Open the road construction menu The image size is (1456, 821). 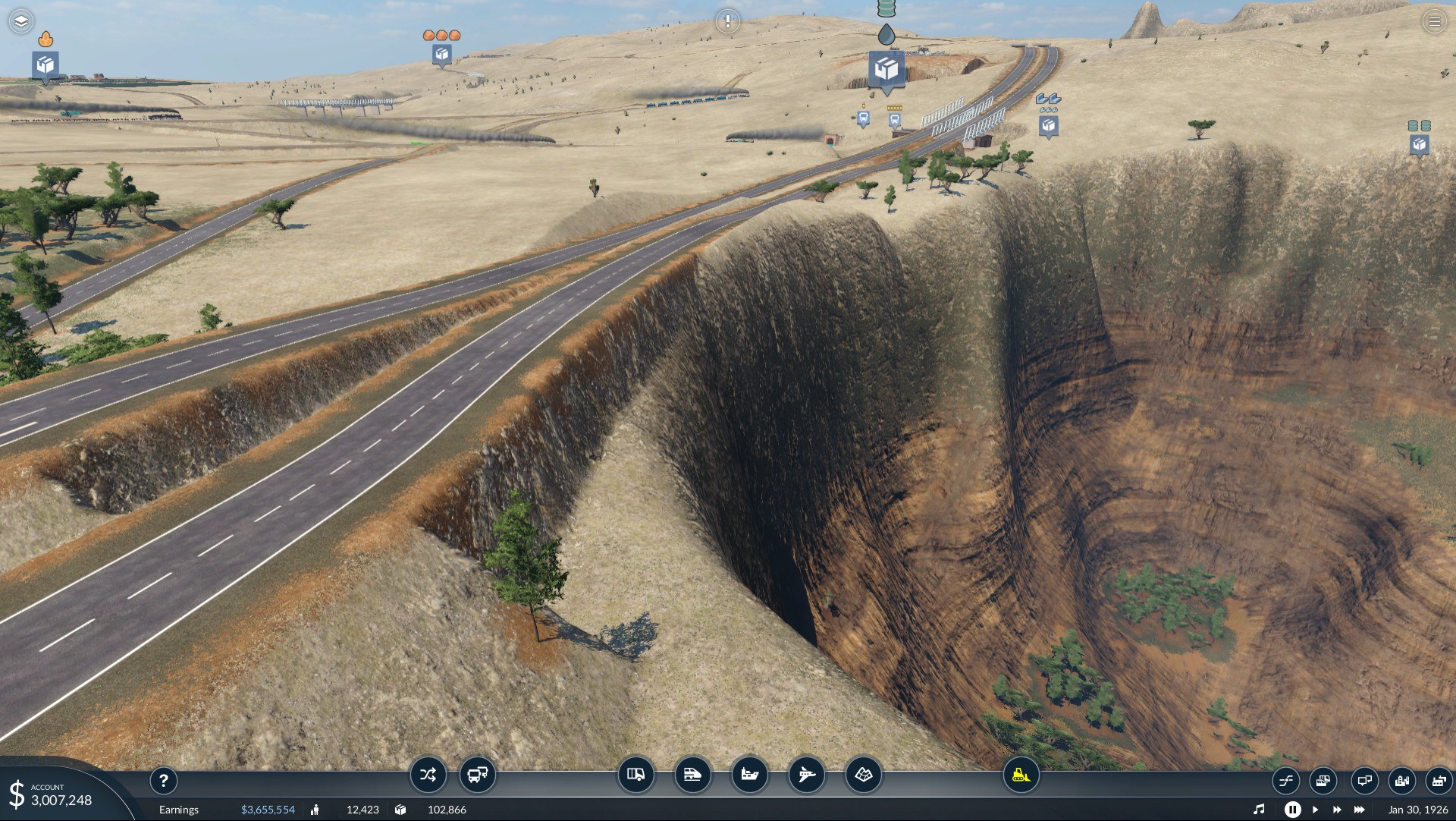635,775
